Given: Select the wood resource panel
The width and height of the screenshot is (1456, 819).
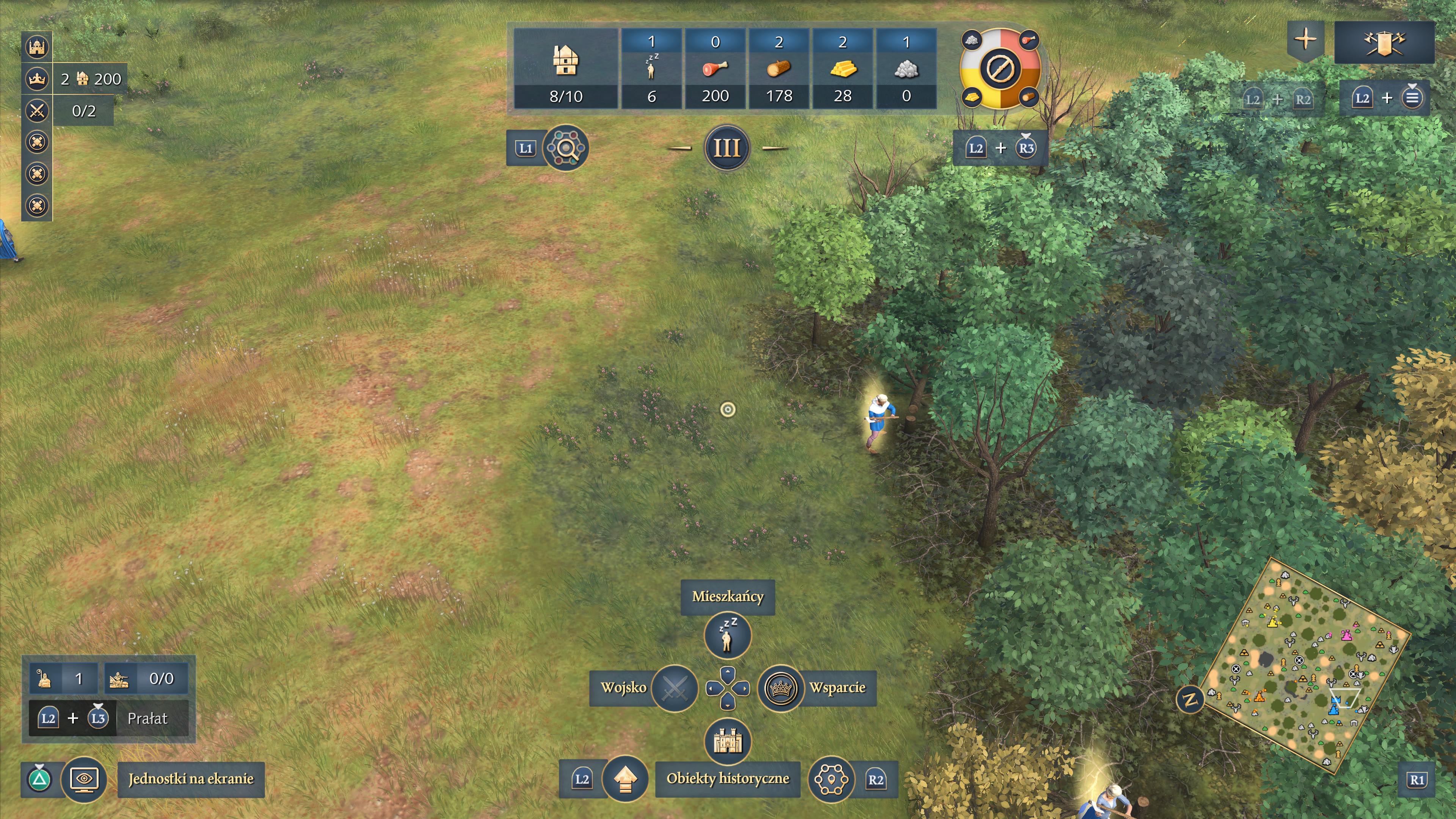Looking at the screenshot, I should click(x=779, y=68).
